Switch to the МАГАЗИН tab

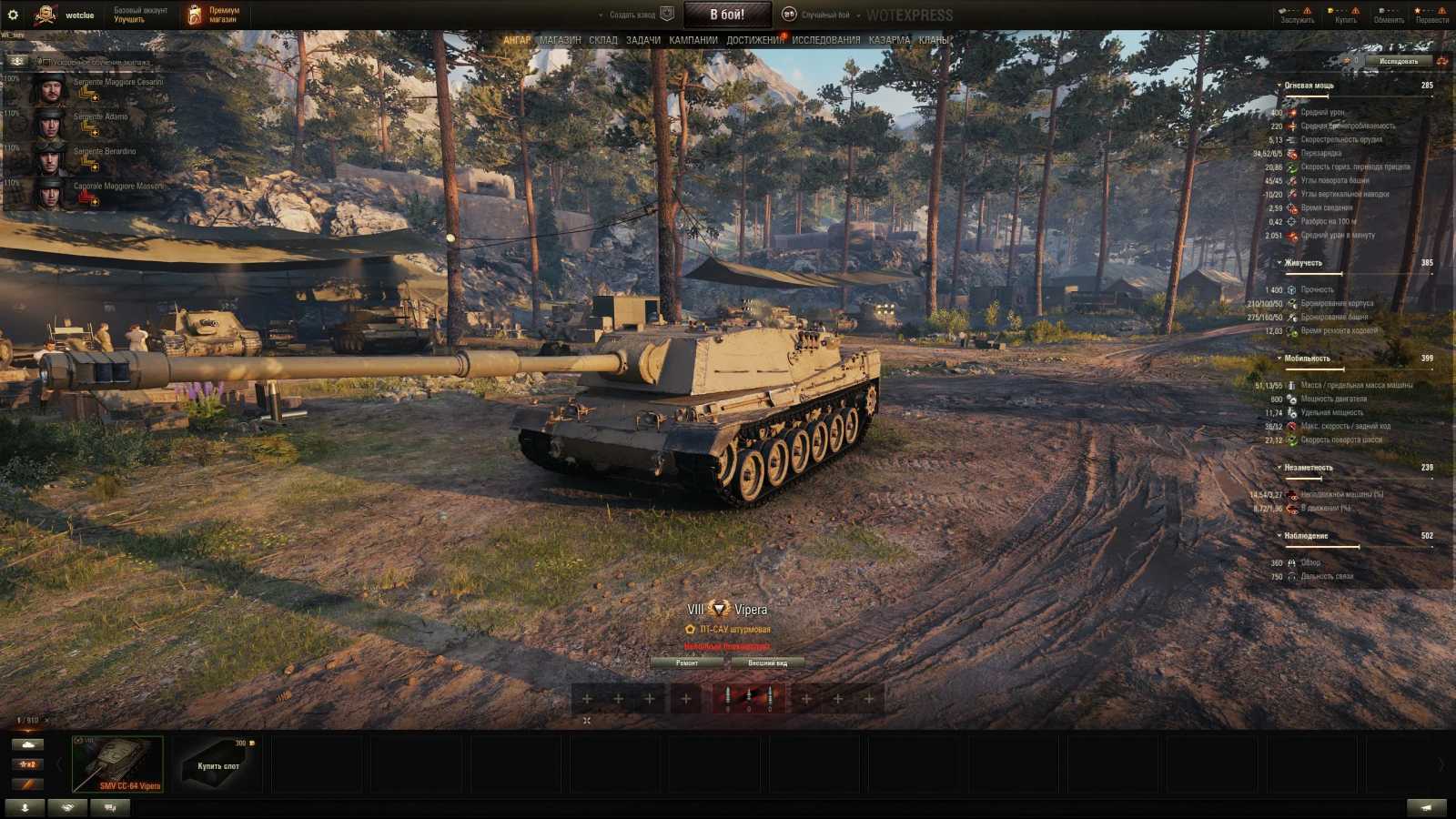559,40
